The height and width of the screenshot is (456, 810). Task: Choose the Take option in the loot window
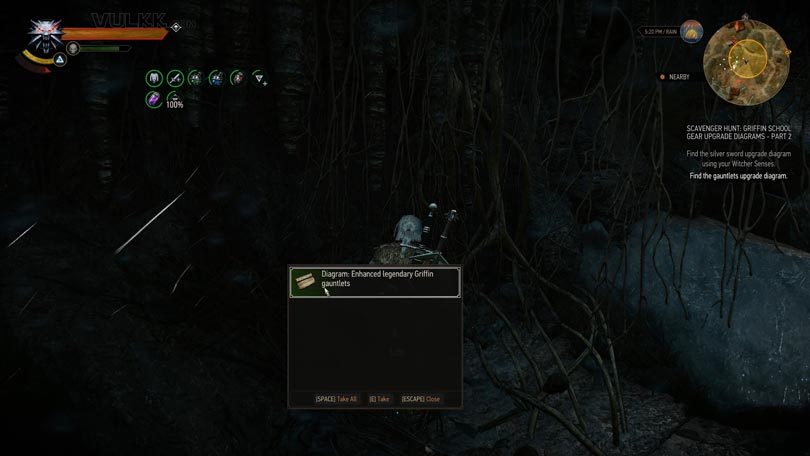click(x=379, y=399)
